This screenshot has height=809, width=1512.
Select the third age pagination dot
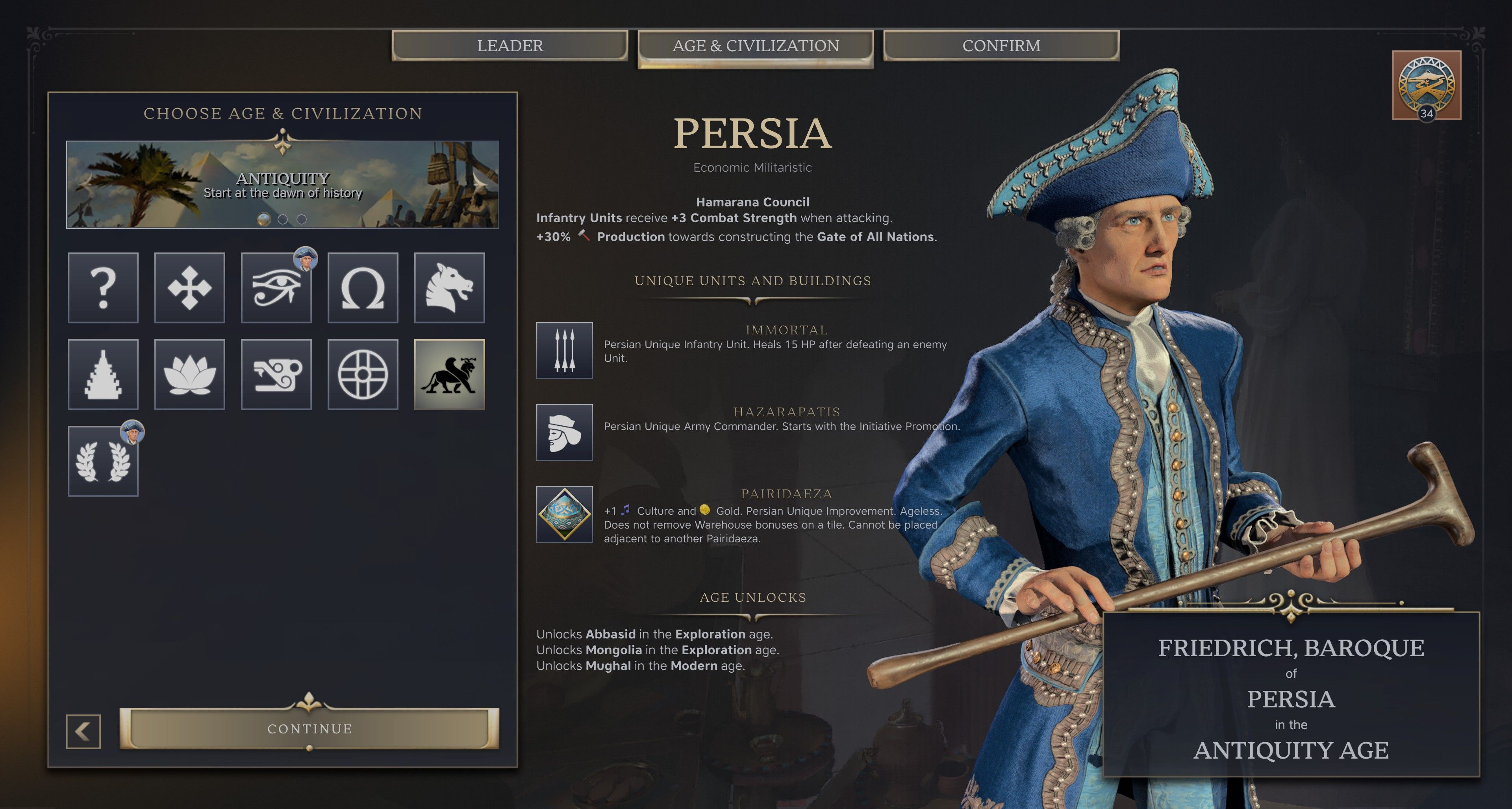click(x=302, y=219)
